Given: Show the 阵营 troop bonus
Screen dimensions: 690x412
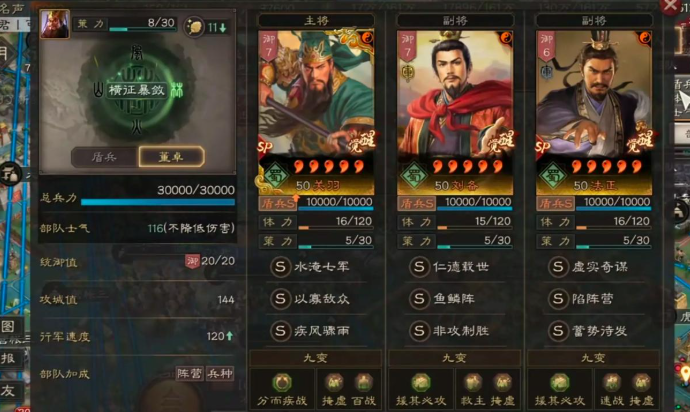Looking at the screenshot, I should click(x=189, y=374).
